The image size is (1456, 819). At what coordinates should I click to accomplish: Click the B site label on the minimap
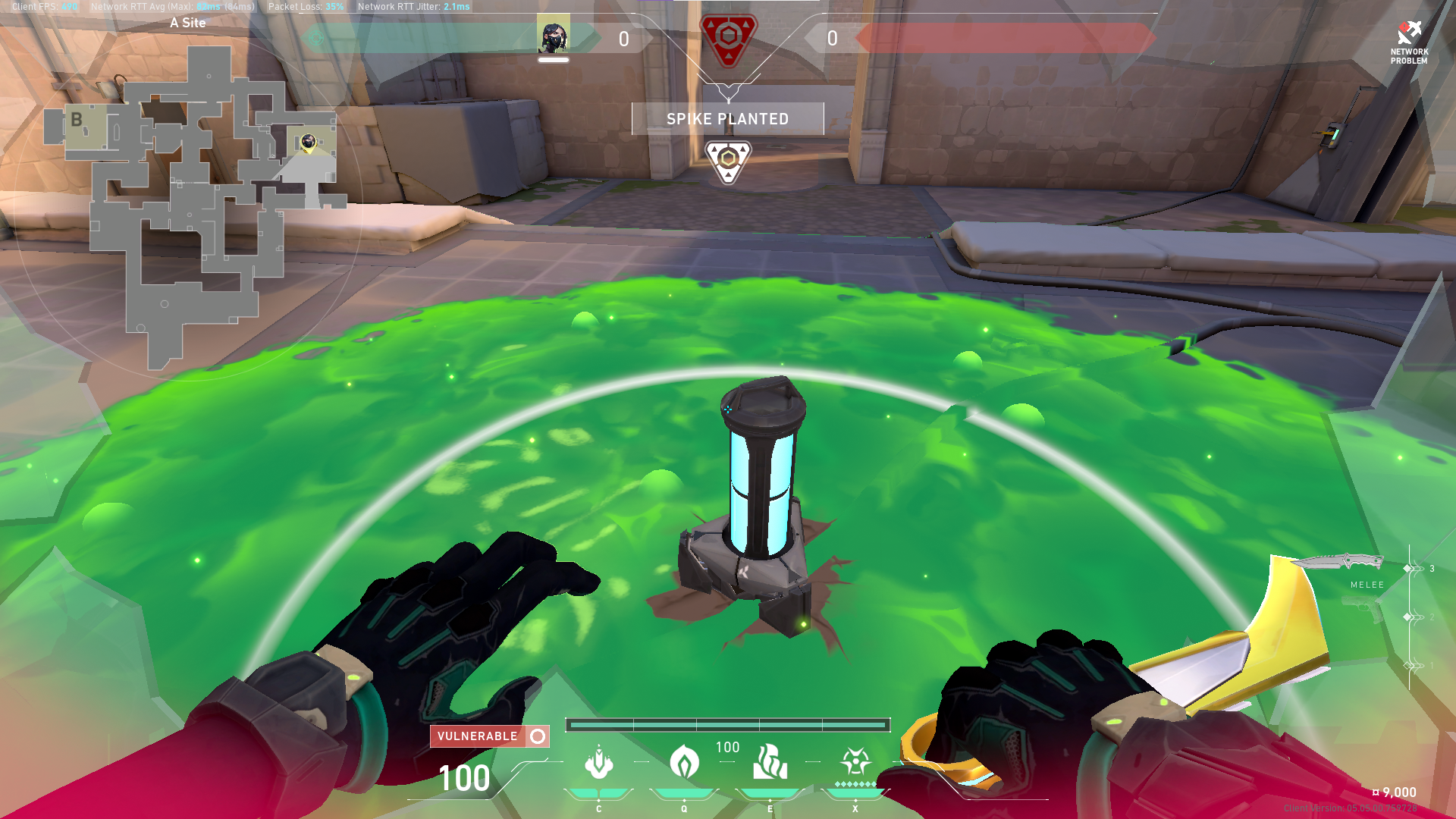77,120
